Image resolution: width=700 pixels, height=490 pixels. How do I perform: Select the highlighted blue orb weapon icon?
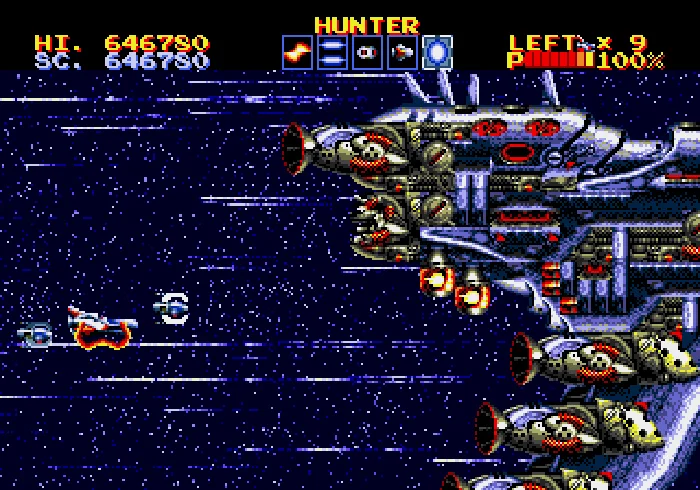tap(437, 52)
